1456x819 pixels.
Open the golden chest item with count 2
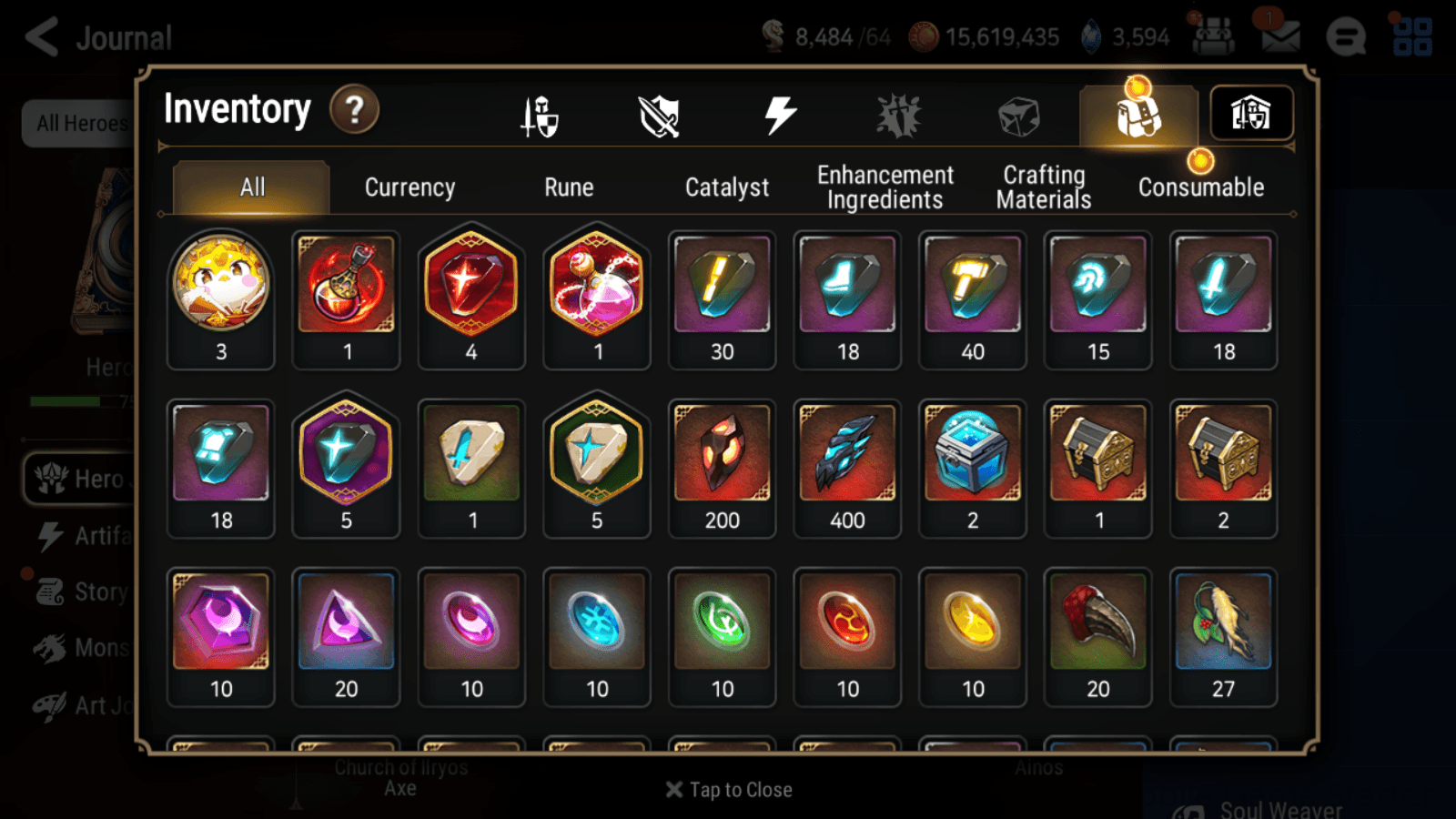tap(1224, 460)
